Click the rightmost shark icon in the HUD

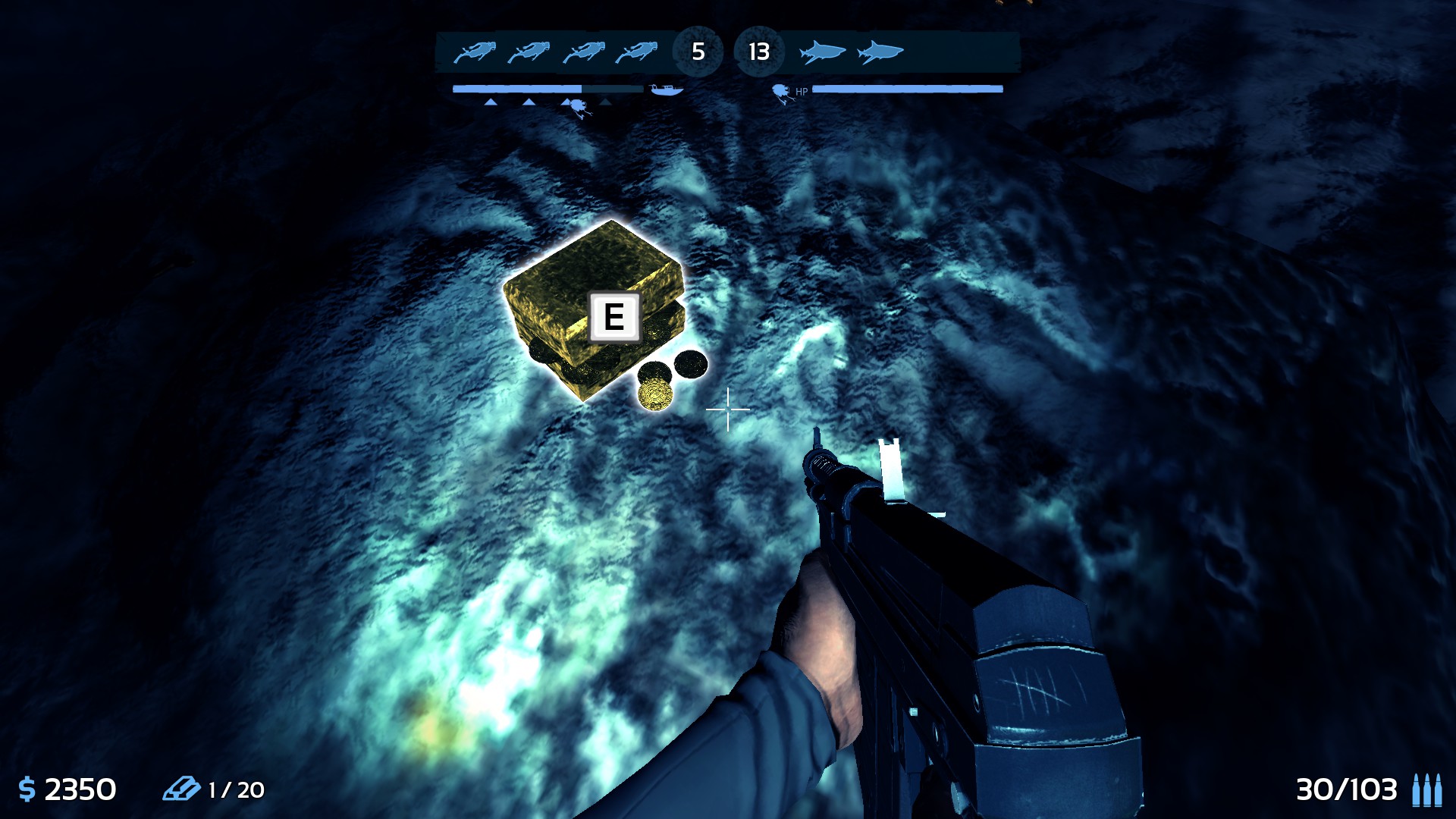[881, 52]
